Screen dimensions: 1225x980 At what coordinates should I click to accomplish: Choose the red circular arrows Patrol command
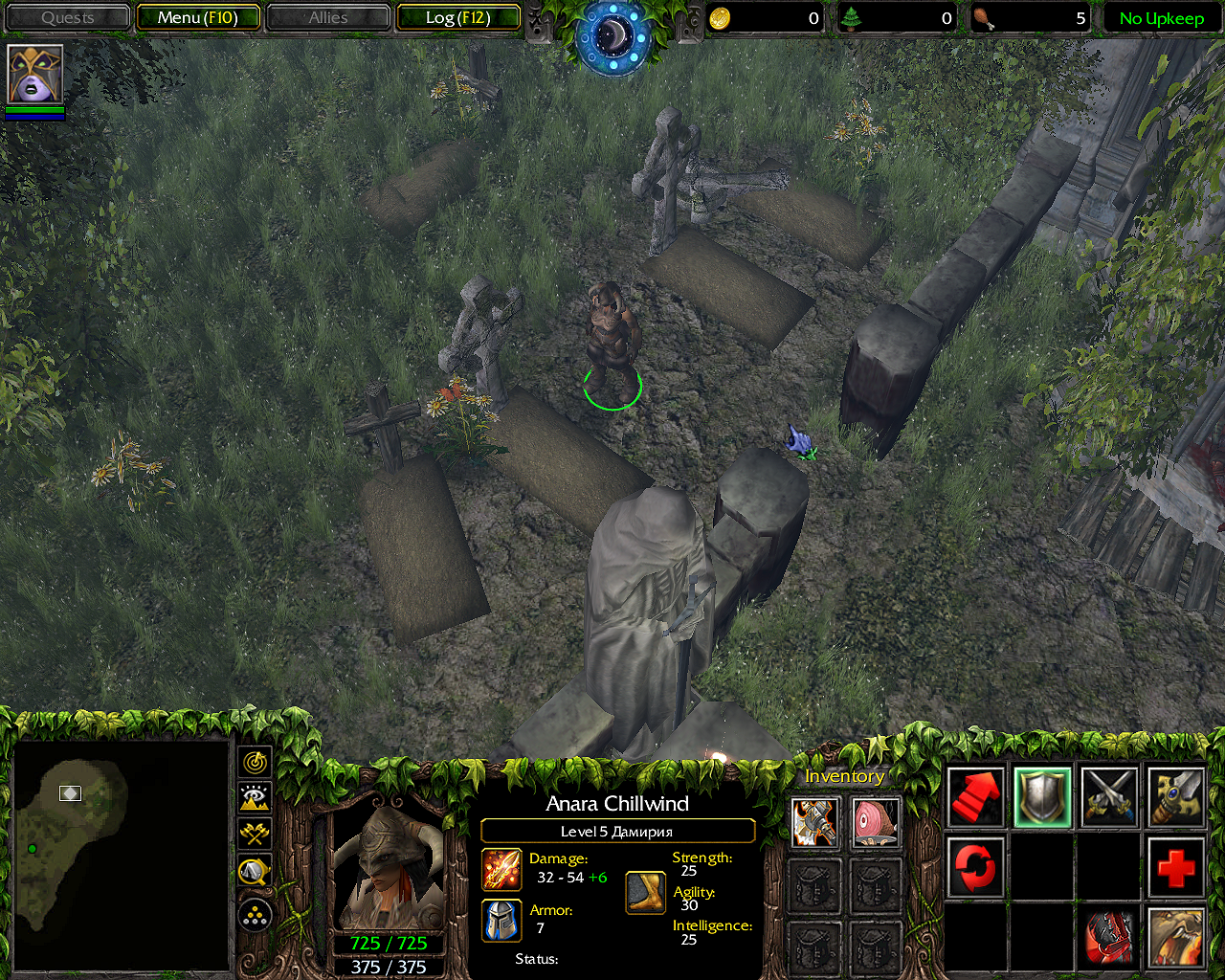(x=975, y=868)
